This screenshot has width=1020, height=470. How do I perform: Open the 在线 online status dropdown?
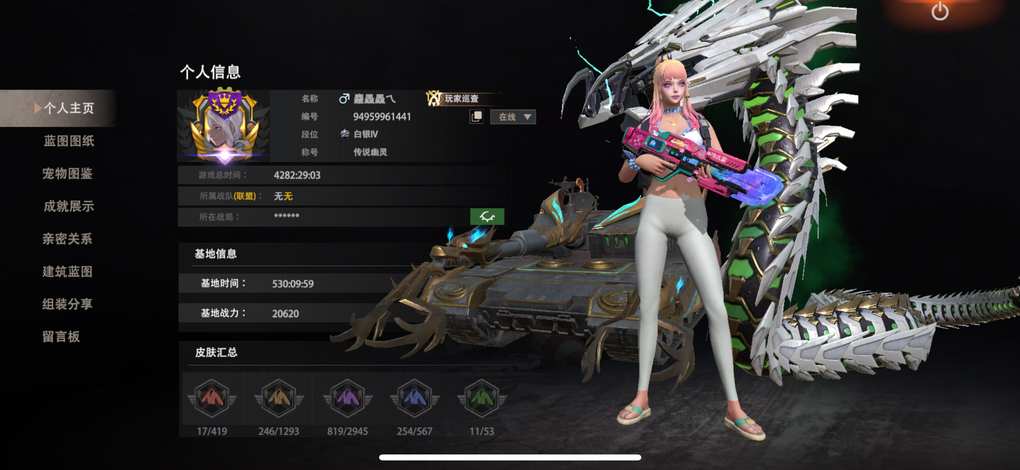tap(513, 117)
